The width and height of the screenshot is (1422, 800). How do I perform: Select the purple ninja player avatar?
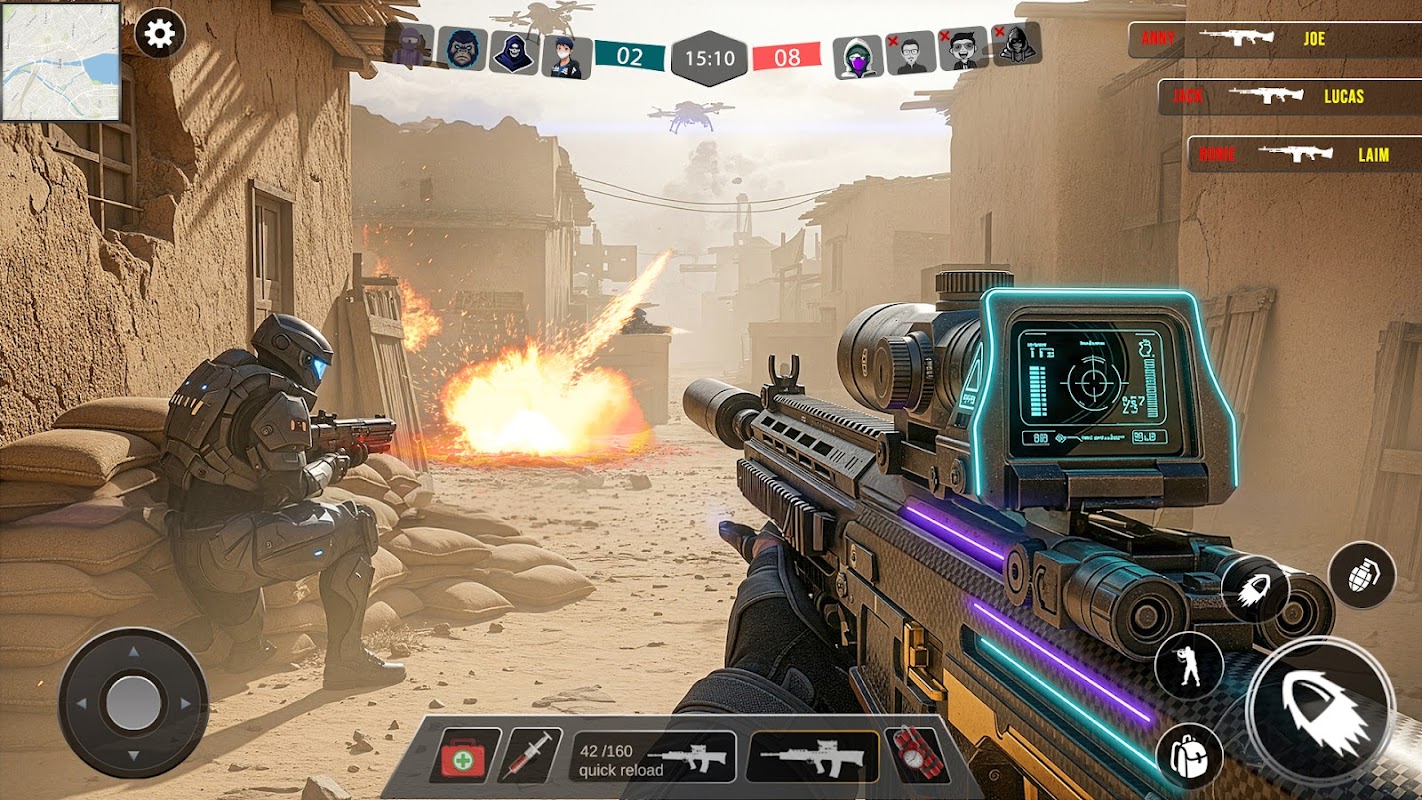tap(409, 47)
